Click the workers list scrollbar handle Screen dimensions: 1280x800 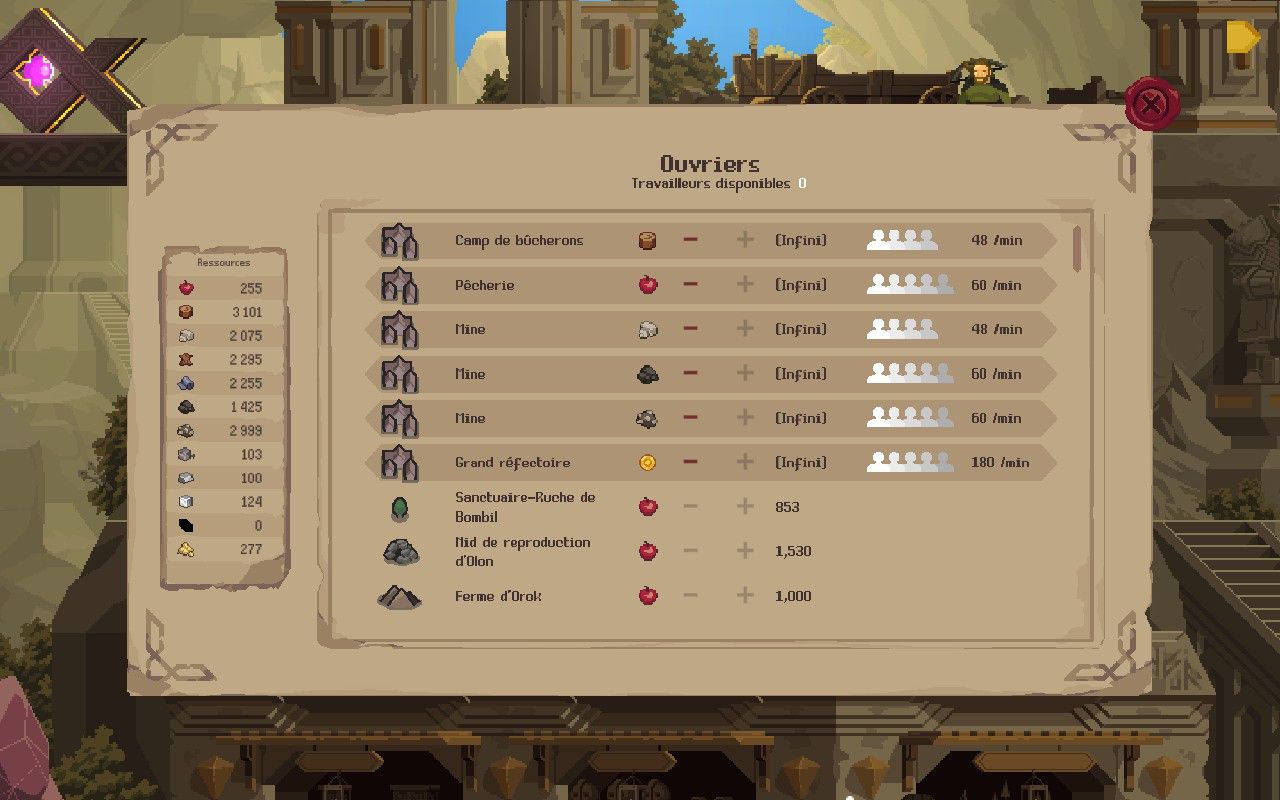point(1077,249)
